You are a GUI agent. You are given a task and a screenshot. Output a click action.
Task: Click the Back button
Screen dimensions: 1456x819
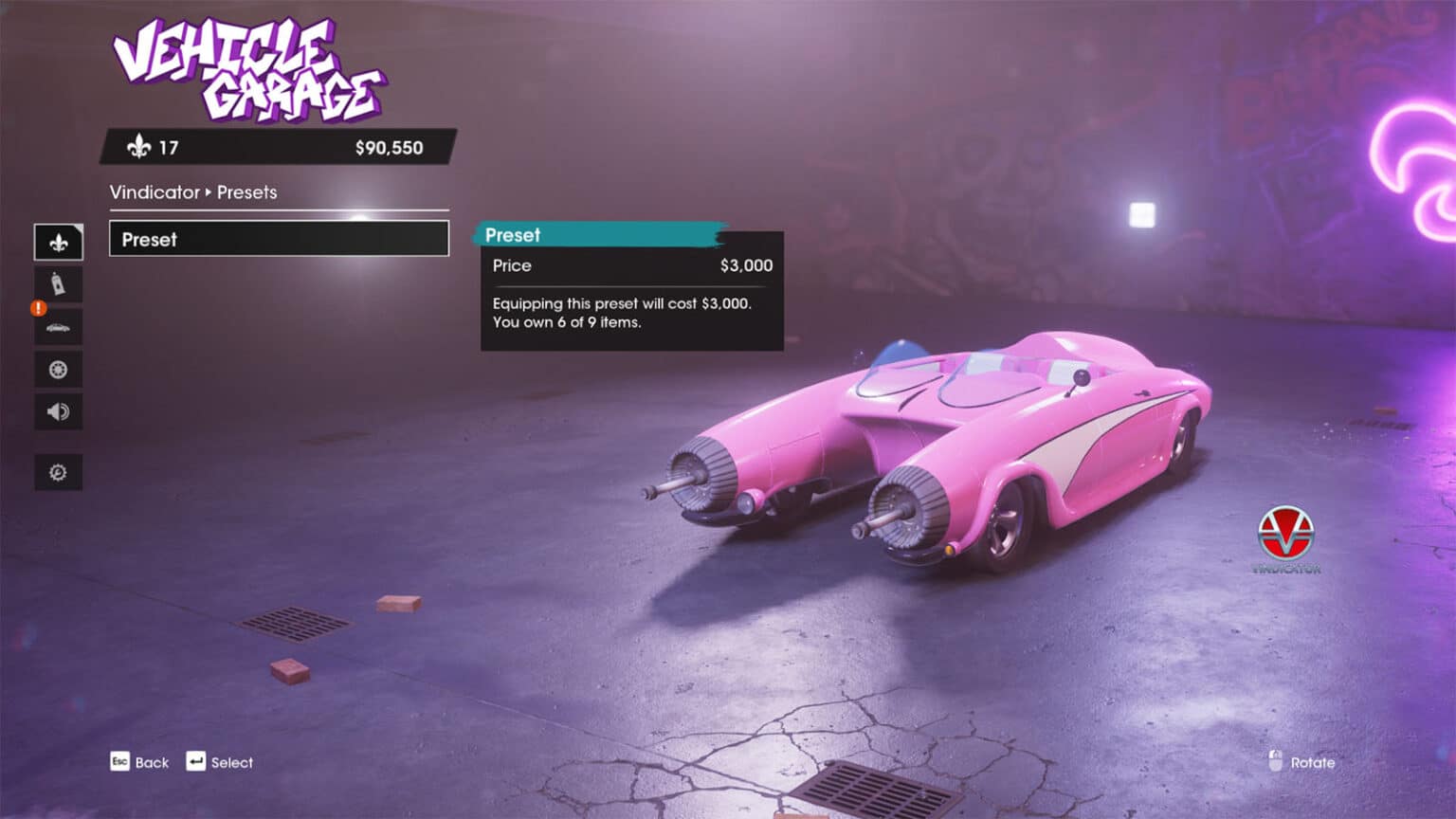140,762
